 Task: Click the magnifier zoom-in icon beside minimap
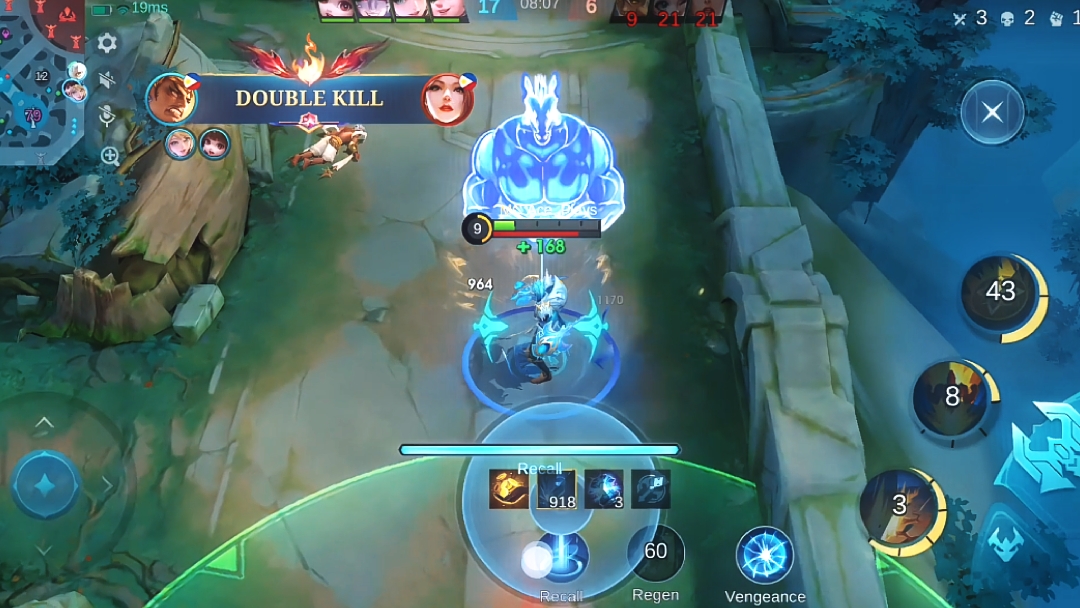pyautogui.click(x=109, y=155)
